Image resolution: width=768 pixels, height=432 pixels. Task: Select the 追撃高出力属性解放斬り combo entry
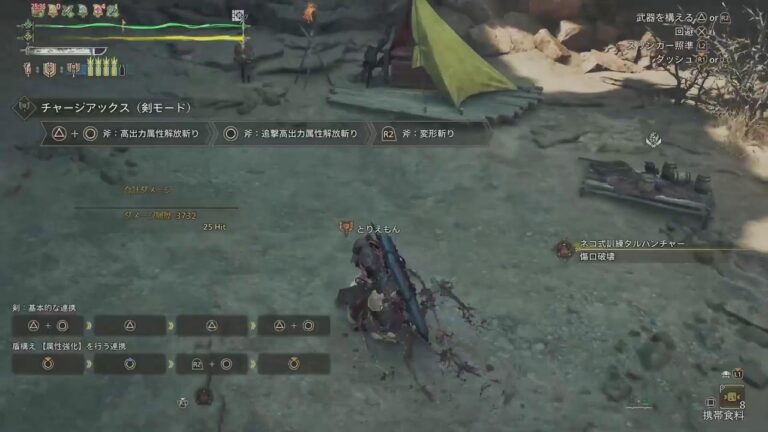click(x=290, y=133)
